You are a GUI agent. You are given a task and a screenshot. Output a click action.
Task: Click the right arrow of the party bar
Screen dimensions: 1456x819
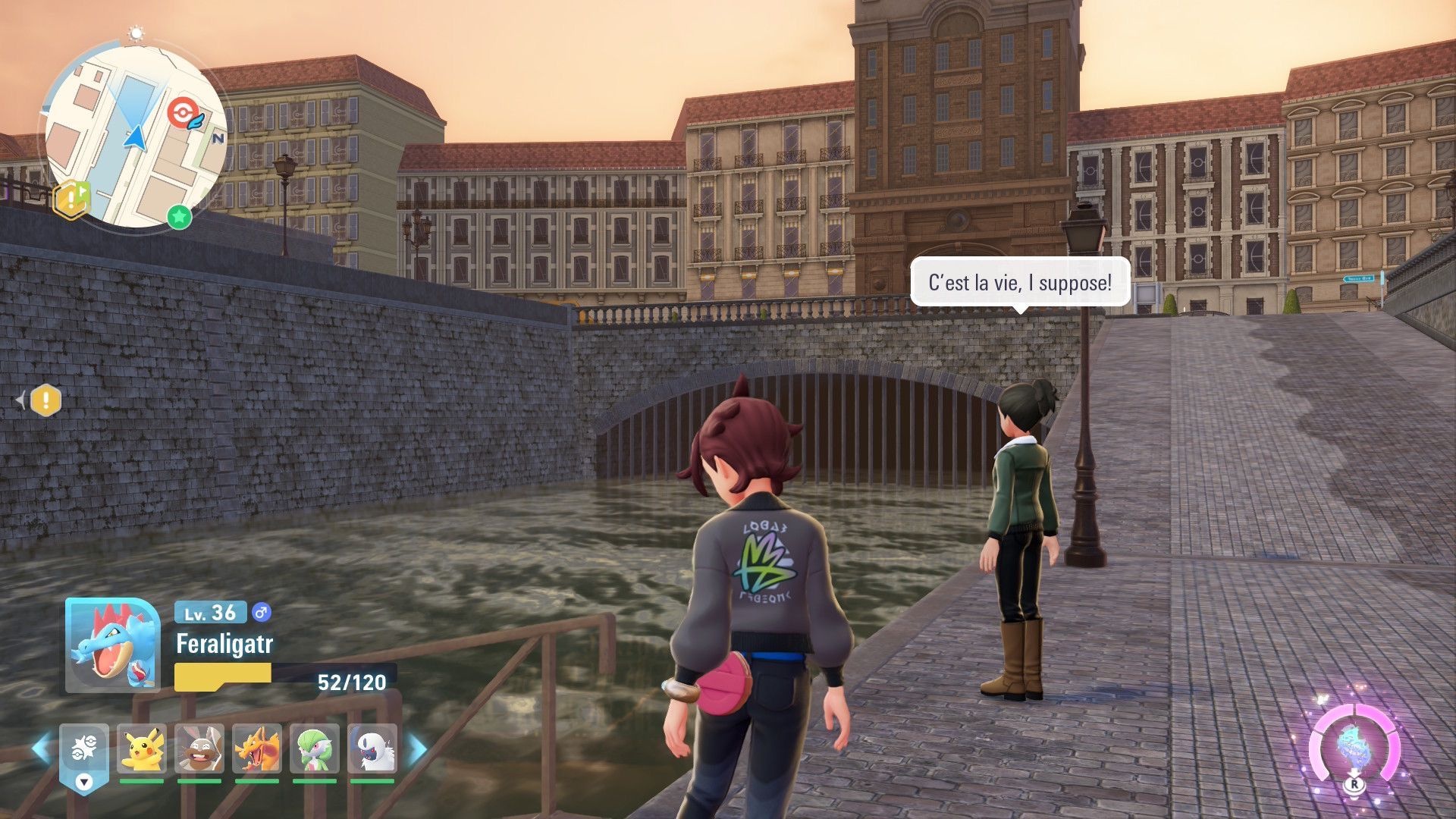417,748
